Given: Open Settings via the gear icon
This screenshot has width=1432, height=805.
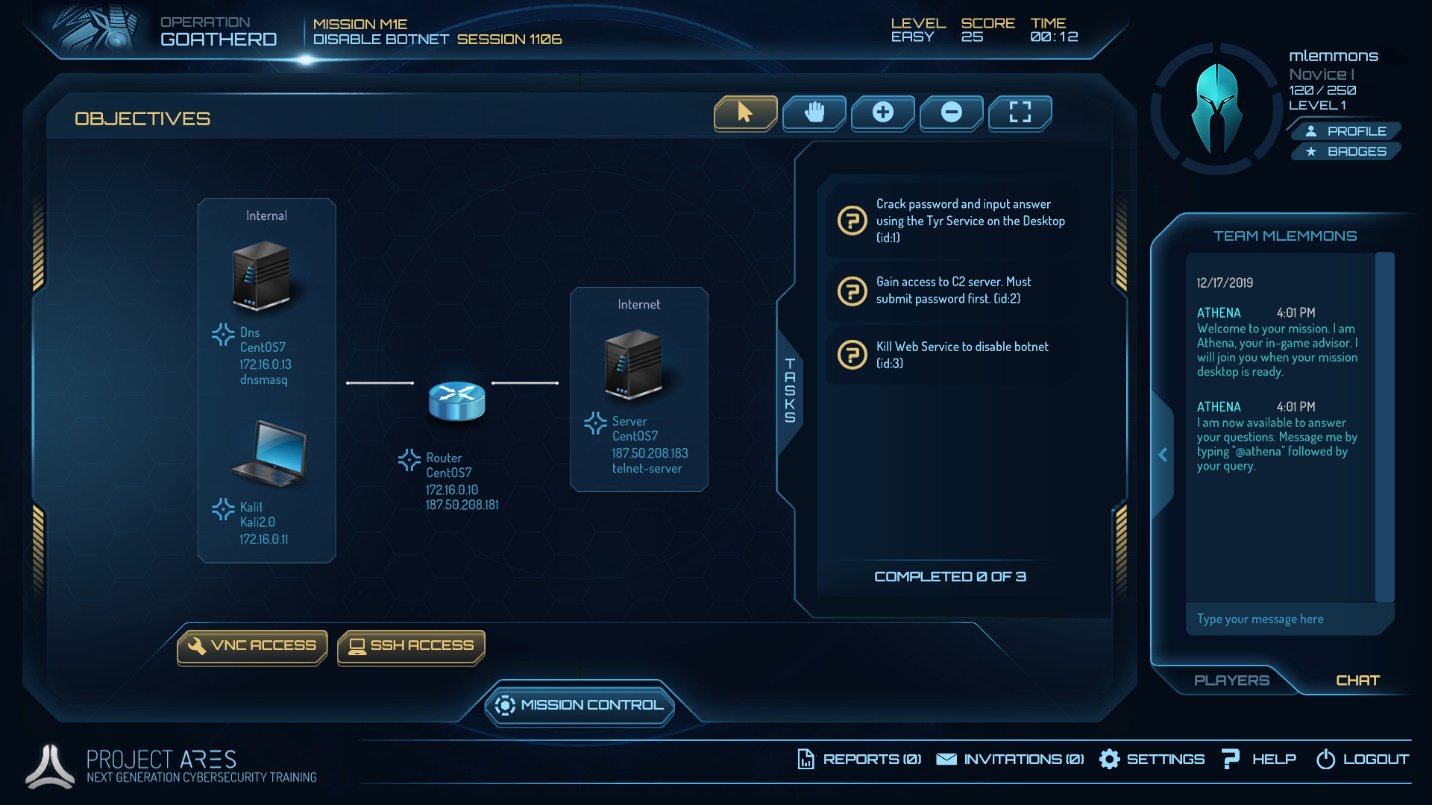Looking at the screenshot, I should click(x=1109, y=759).
